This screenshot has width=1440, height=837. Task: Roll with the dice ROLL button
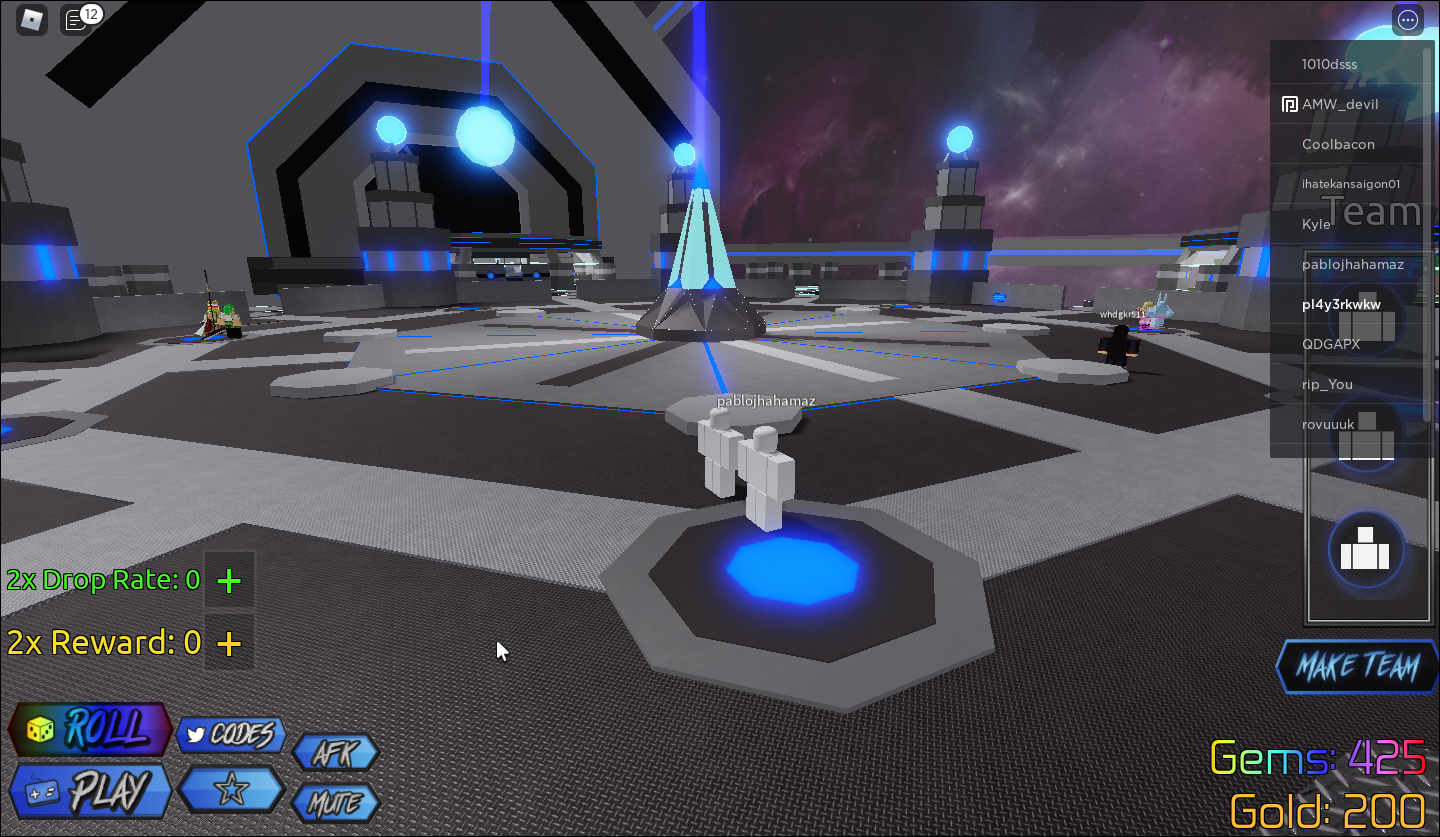[x=90, y=729]
